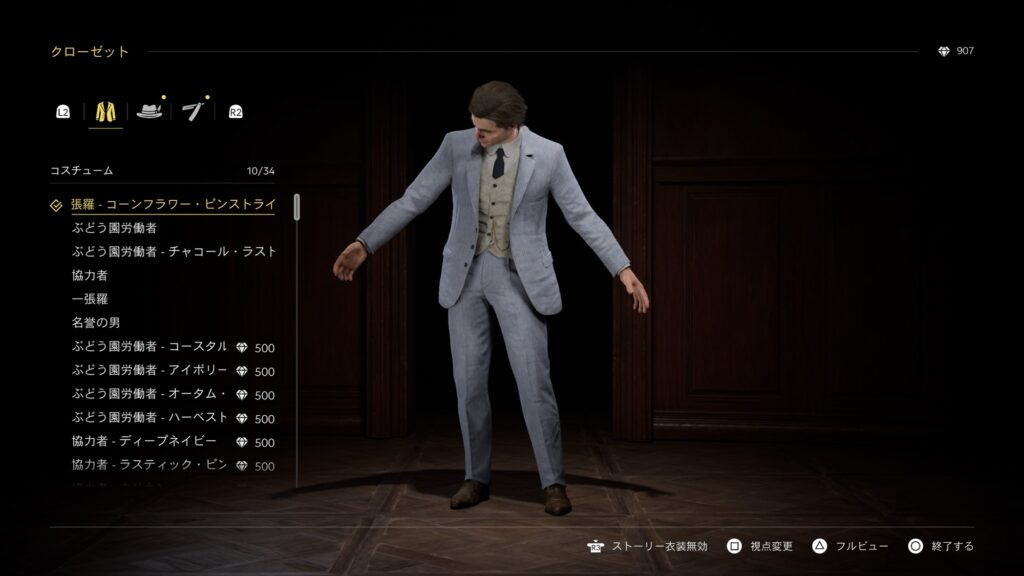
Task: Click the costume list scrollbar
Action: coord(297,208)
